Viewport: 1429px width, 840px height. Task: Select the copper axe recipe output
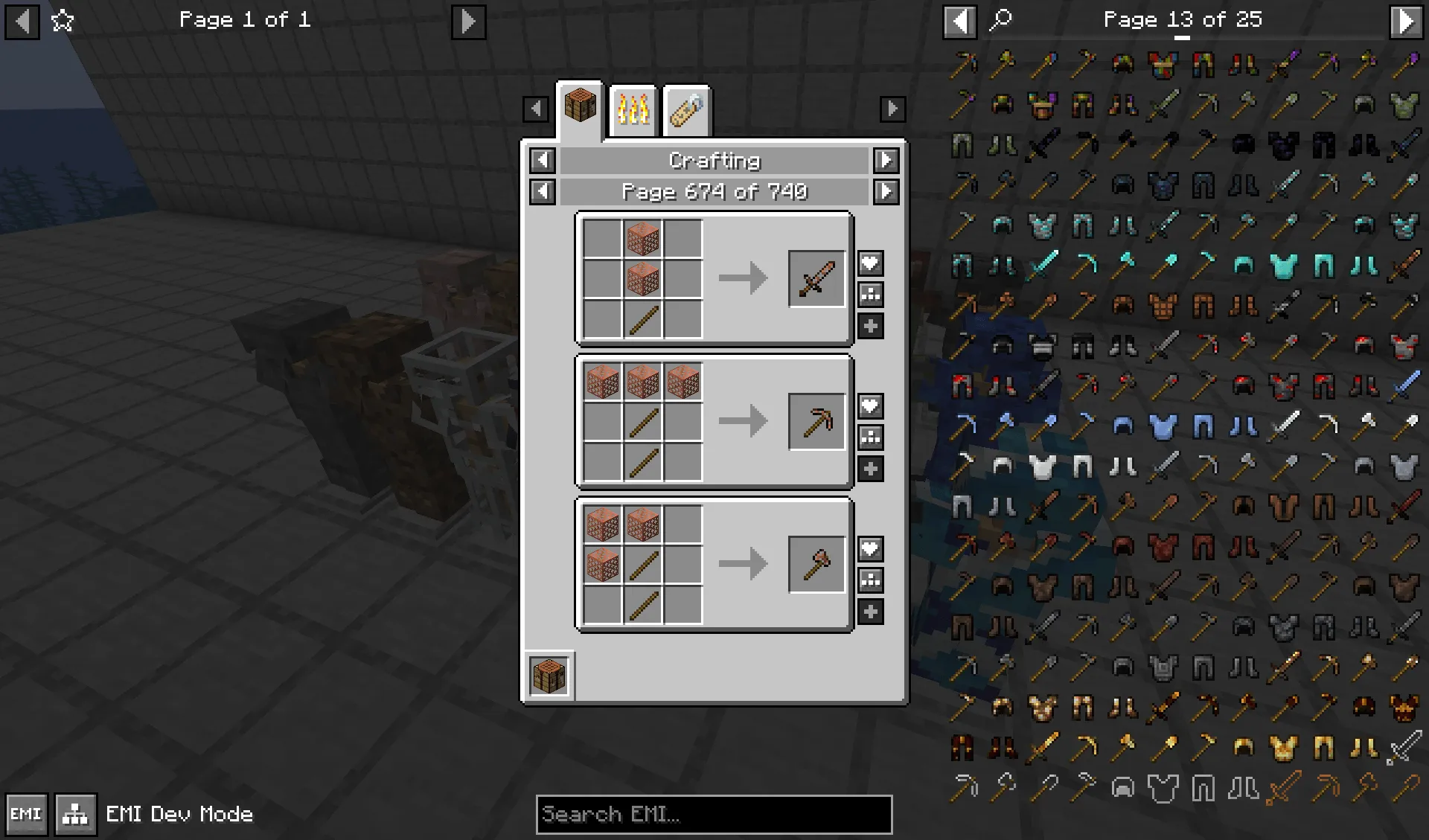tap(816, 565)
